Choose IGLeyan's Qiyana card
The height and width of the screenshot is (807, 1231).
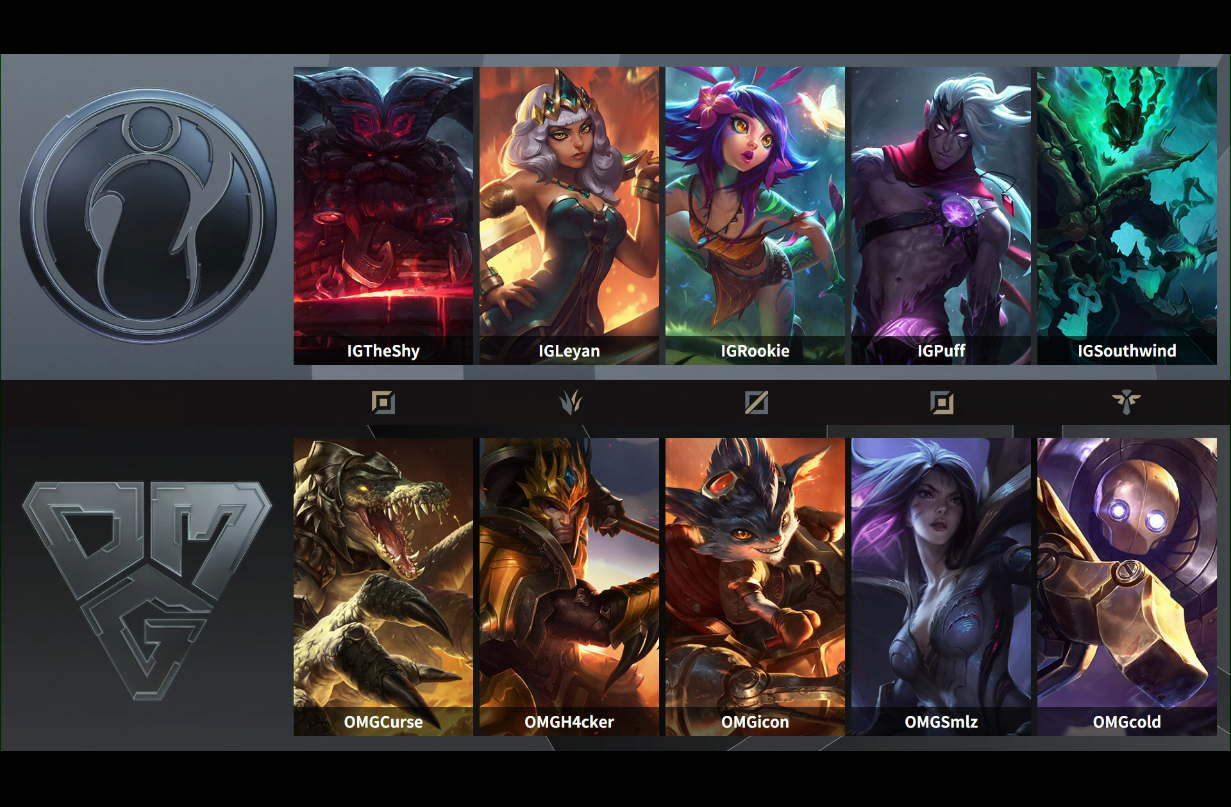pos(569,215)
